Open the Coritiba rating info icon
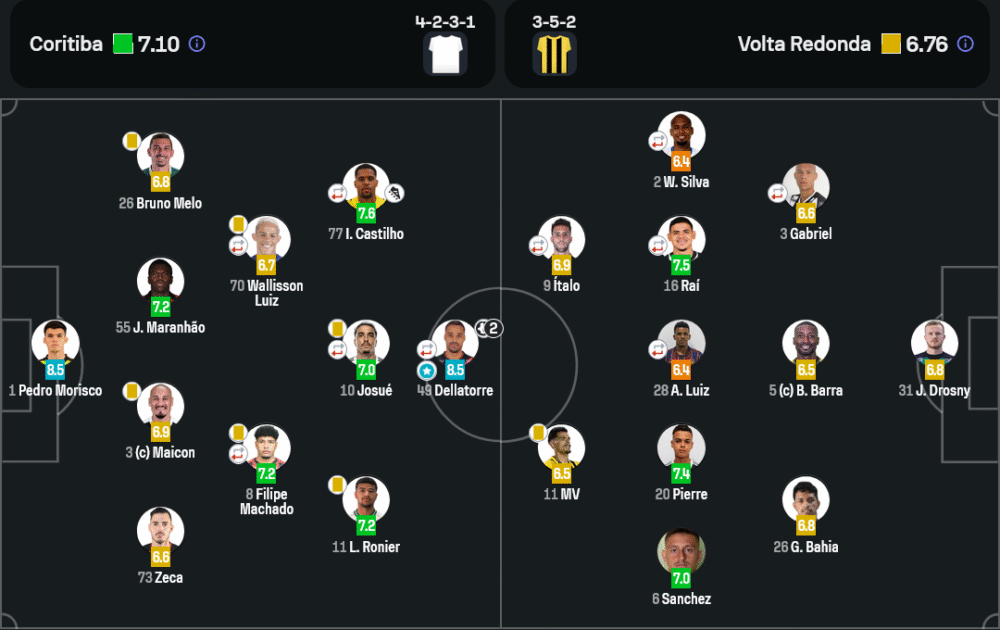This screenshot has width=1000, height=630. [197, 44]
